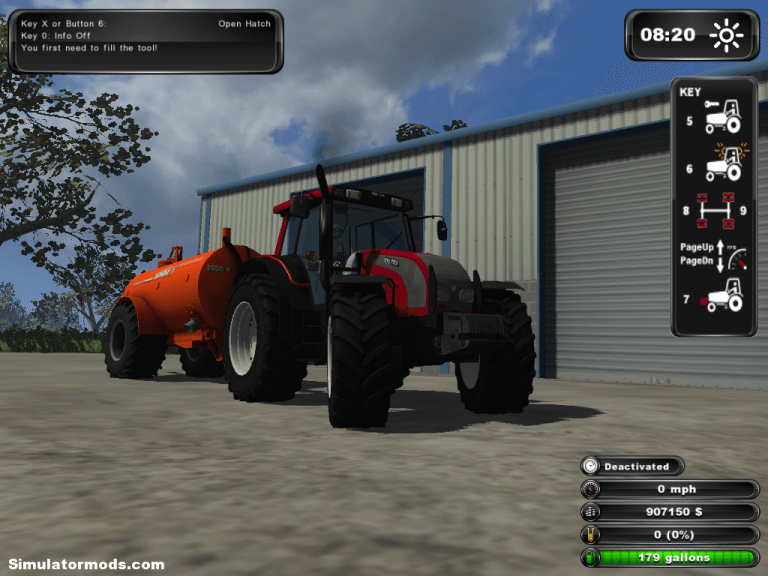Click the sun weather icon
This screenshot has width=768, height=576.
point(727,36)
